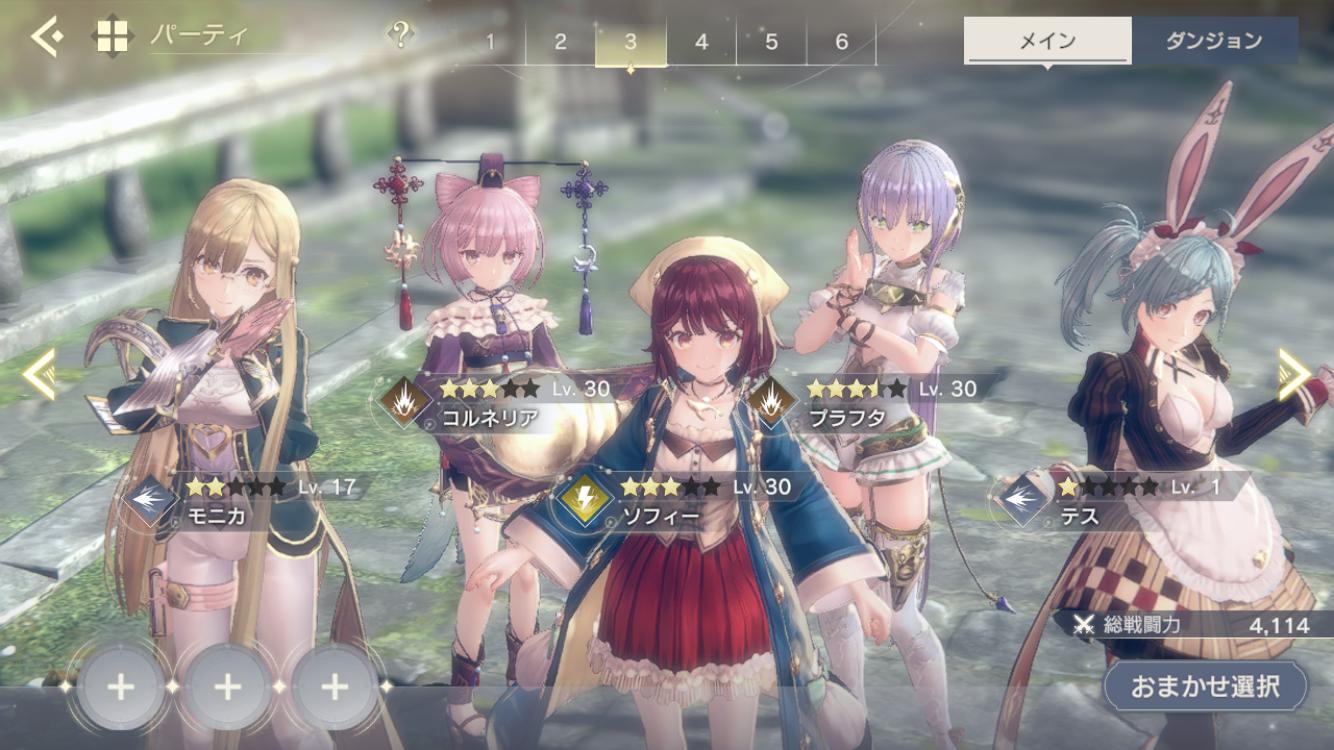Show the previous party with left arrow

coord(40,374)
